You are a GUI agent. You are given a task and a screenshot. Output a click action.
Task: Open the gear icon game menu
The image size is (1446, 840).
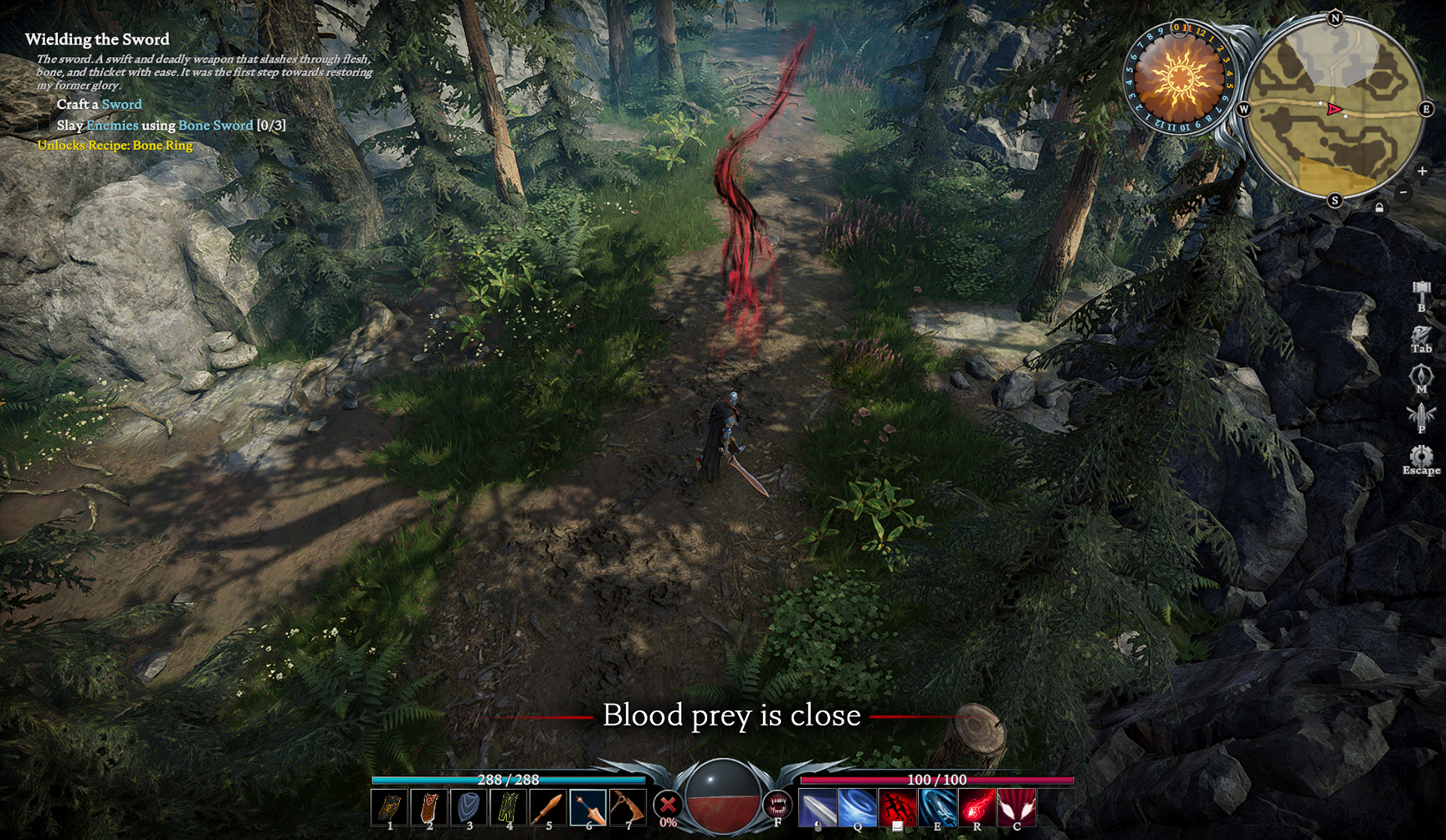tap(1421, 456)
